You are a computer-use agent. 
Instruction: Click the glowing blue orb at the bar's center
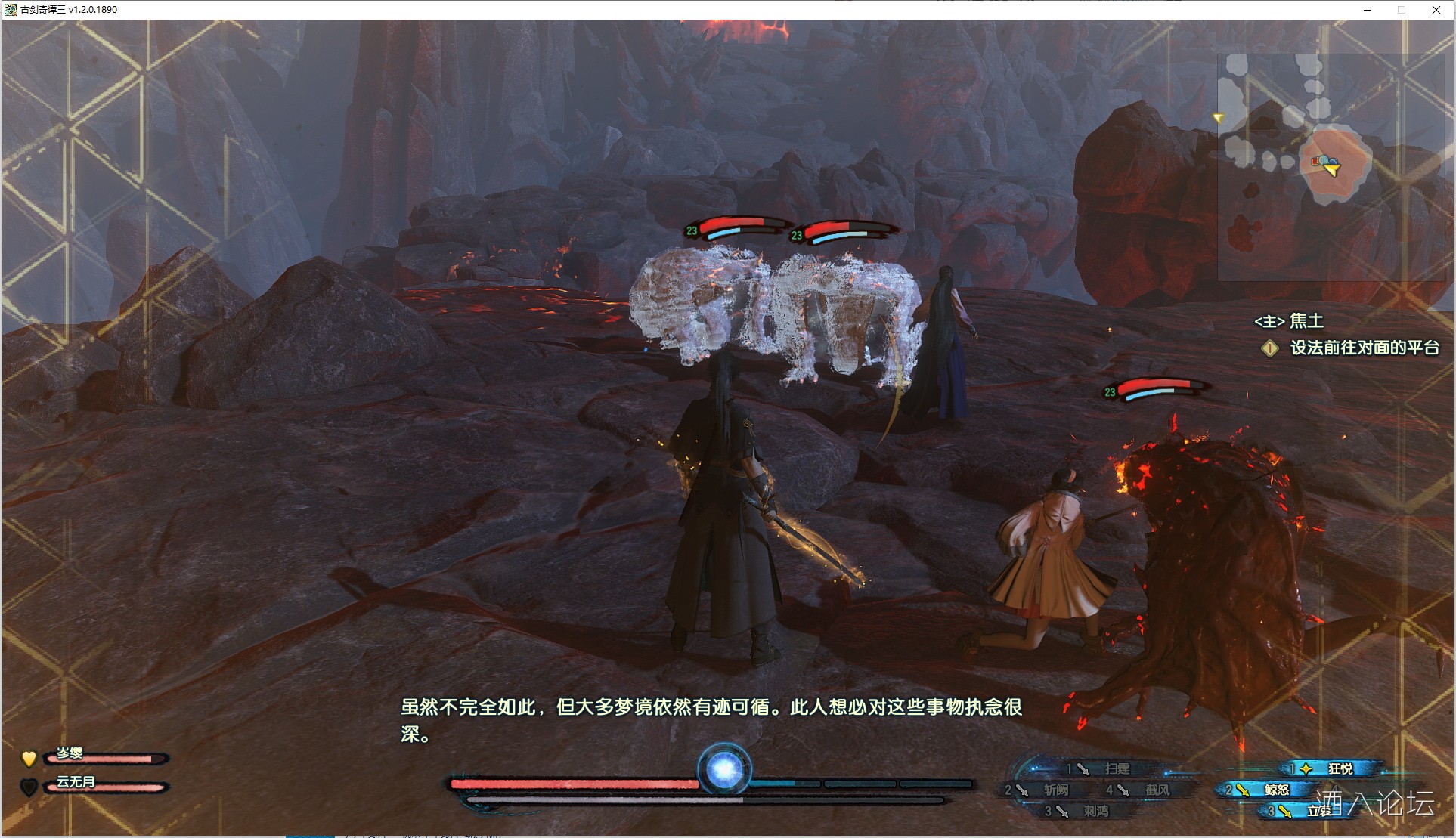723,770
